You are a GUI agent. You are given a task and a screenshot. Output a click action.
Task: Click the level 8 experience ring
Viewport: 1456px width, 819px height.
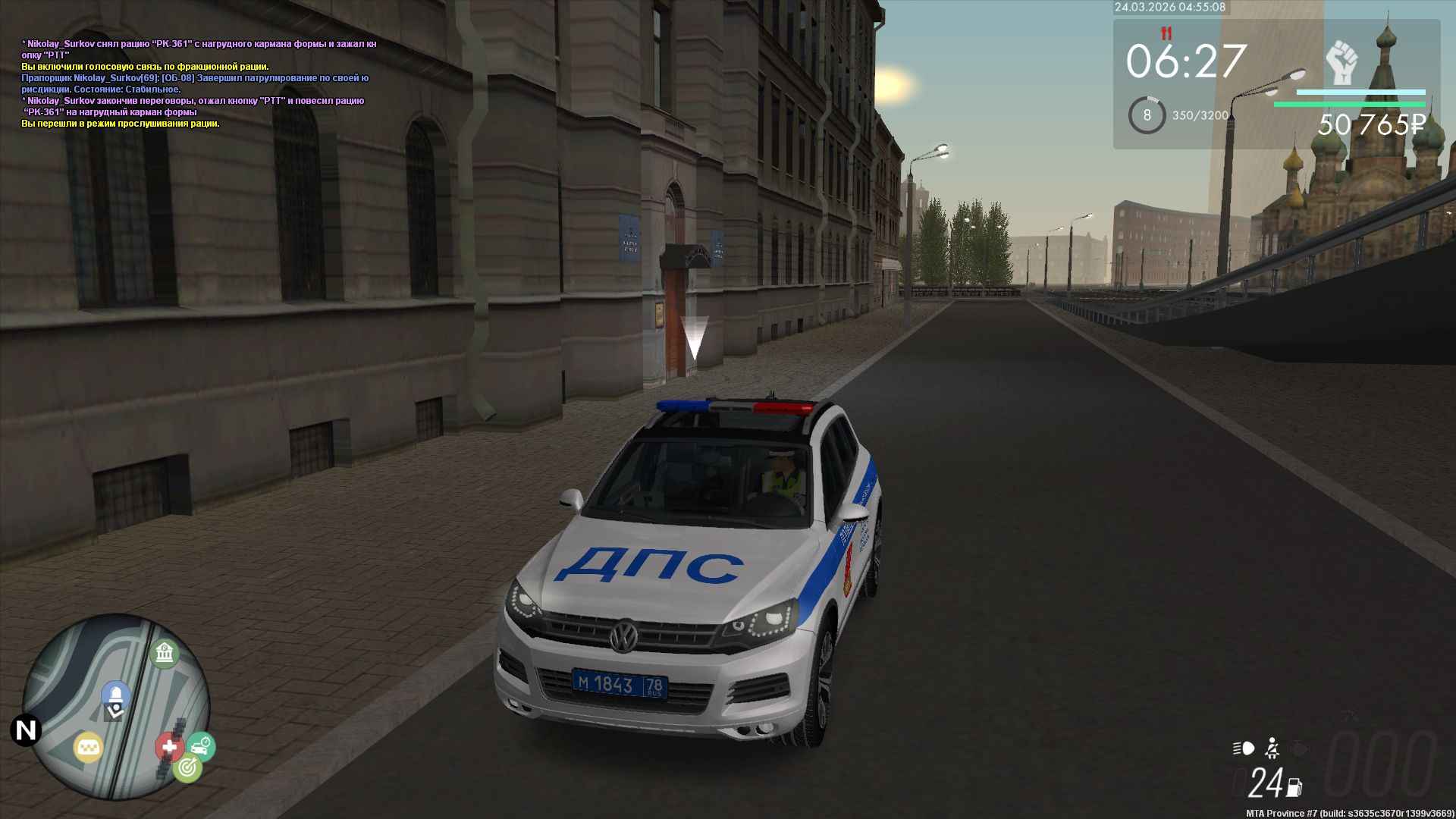click(1147, 115)
